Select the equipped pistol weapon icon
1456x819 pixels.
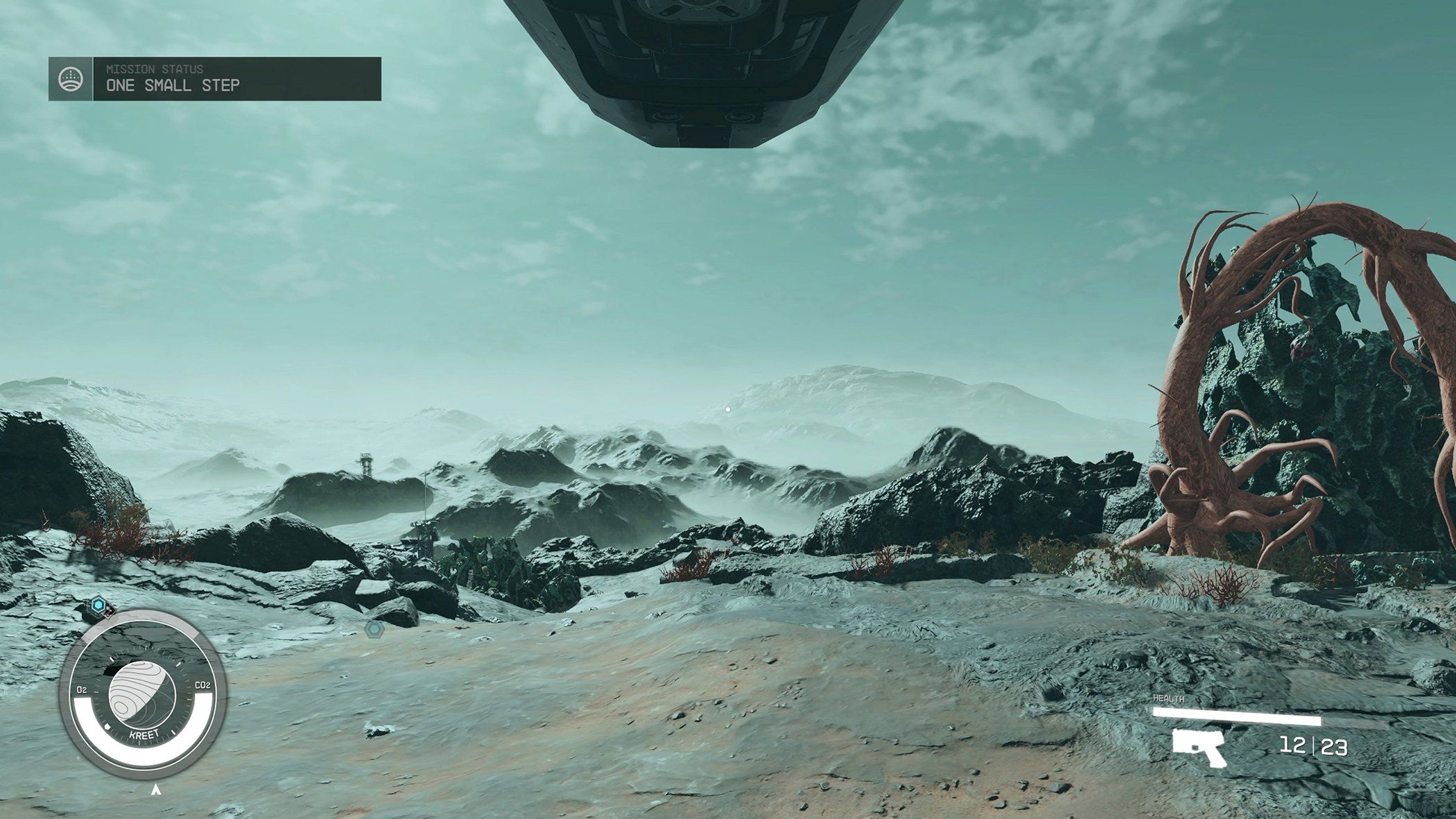click(1199, 748)
